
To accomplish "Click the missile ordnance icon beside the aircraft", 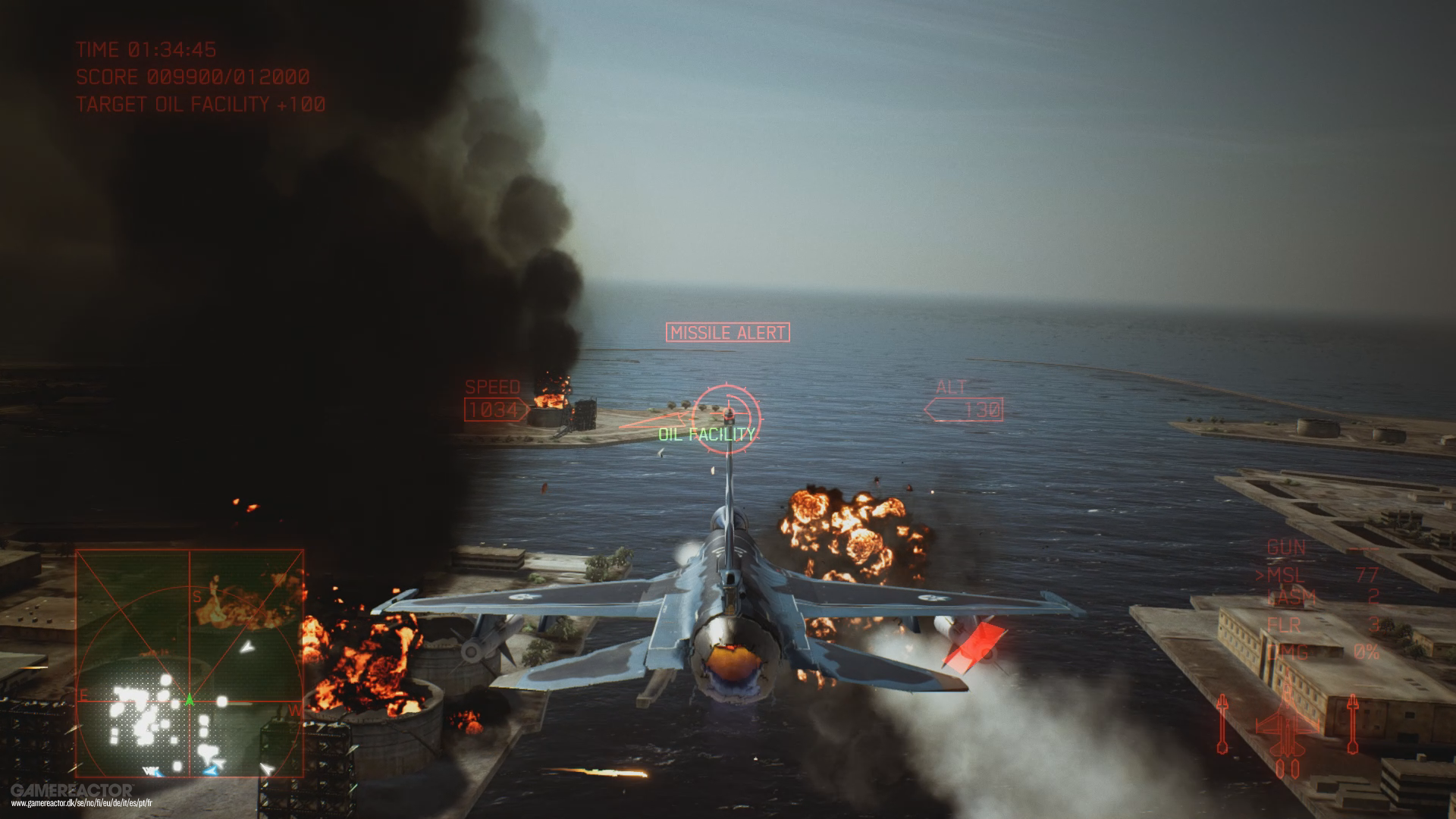I will 1222,725.
